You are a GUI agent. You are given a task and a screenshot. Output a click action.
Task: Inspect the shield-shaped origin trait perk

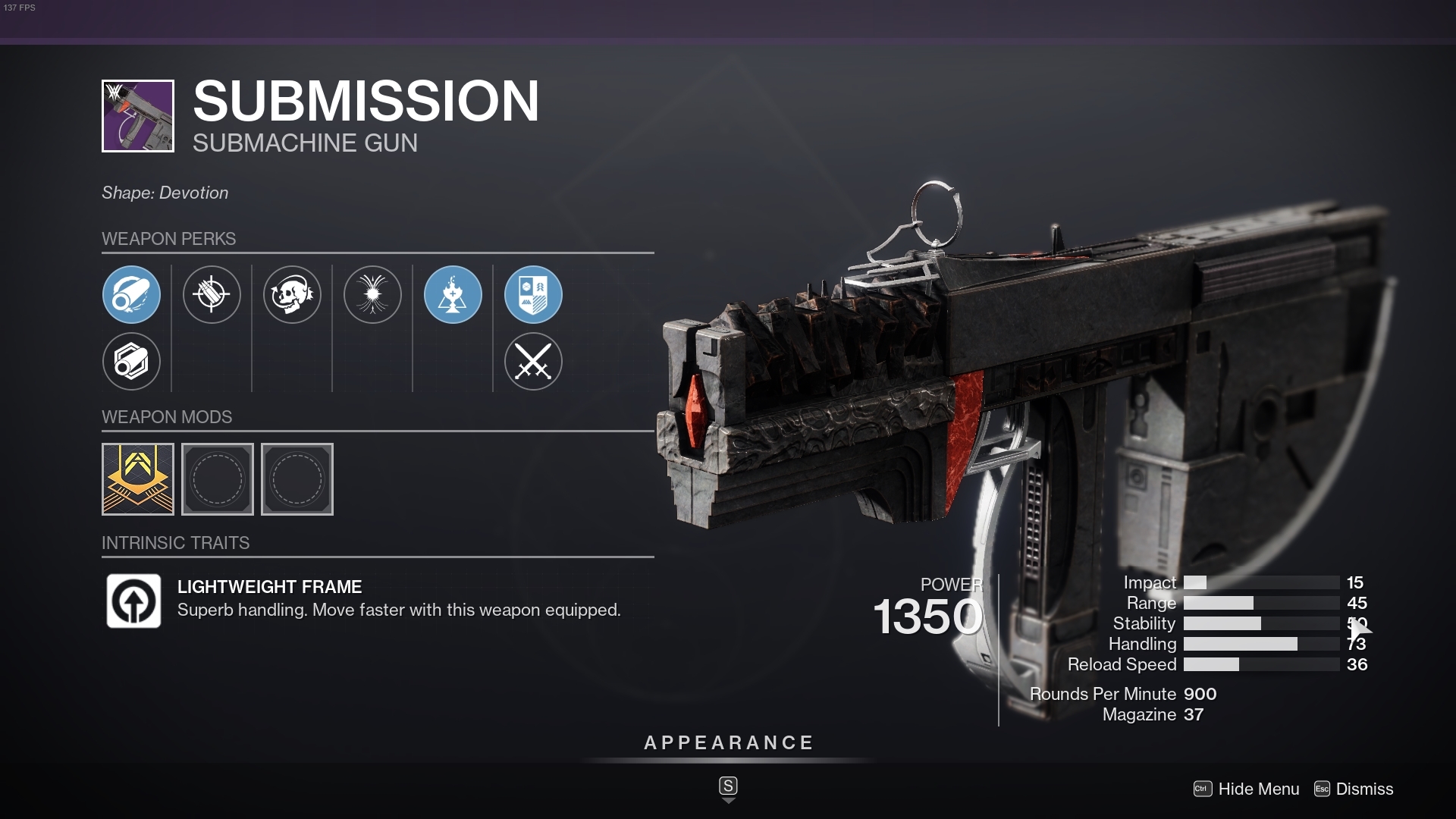click(x=533, y=295)
